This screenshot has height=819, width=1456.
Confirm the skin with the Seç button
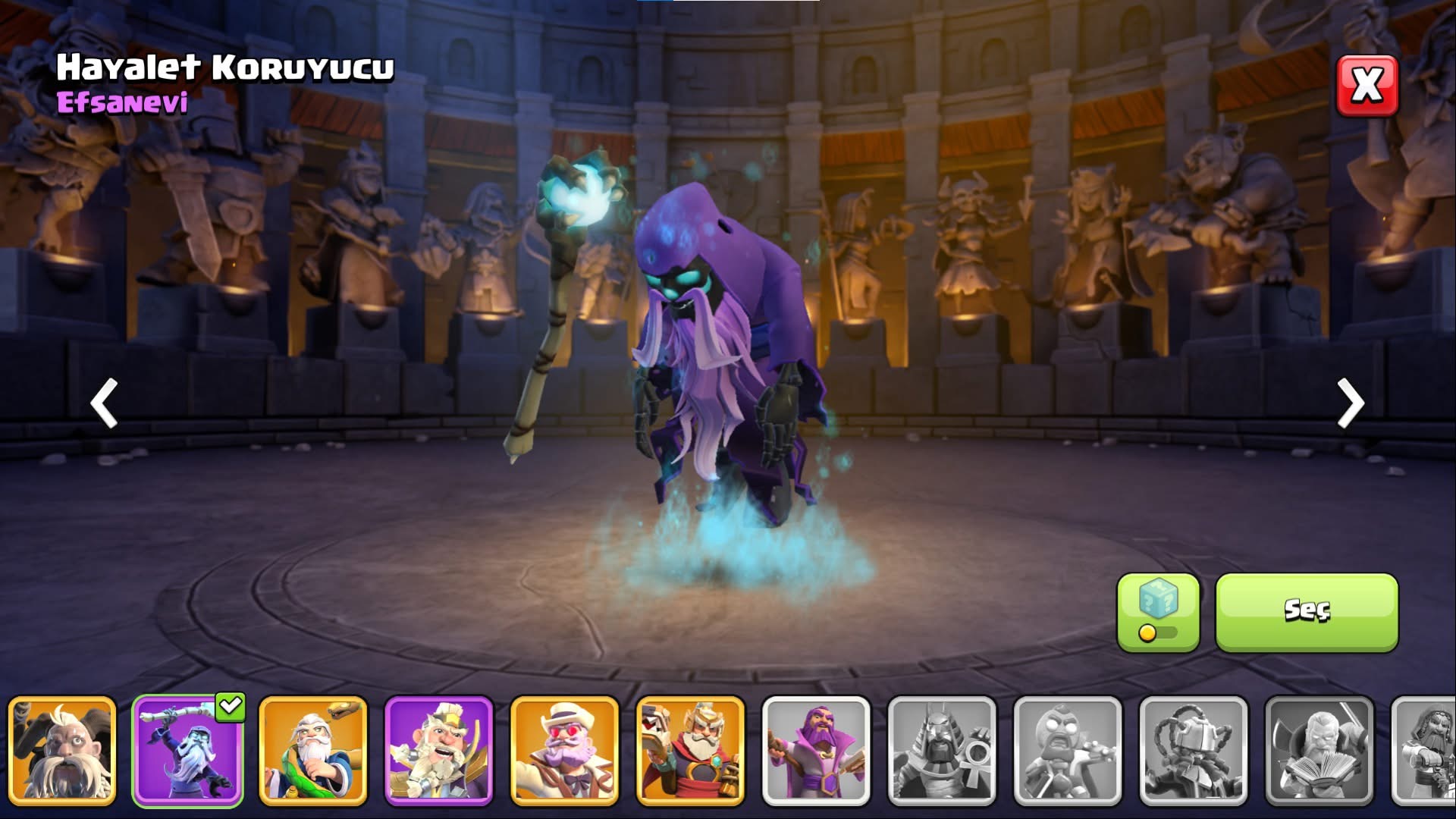click(x=1306, y=612)
